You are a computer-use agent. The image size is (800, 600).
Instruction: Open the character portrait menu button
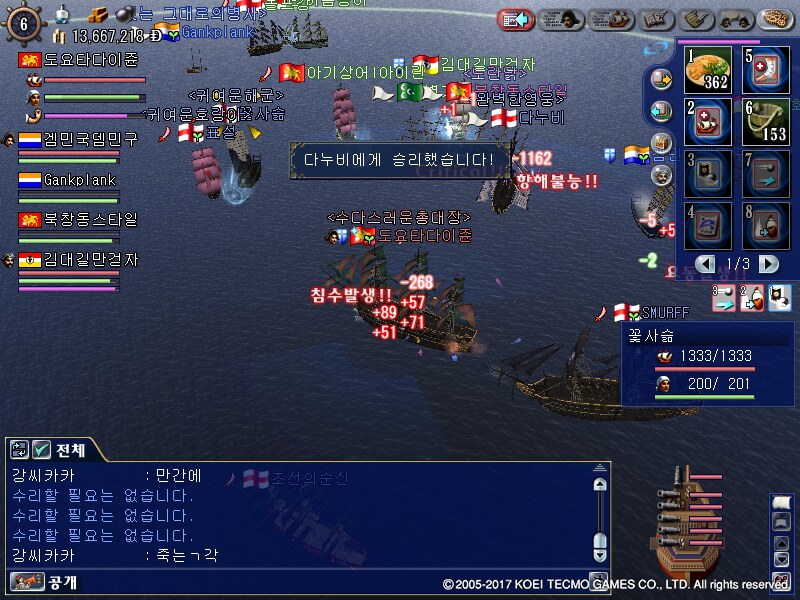coord(566,19)
